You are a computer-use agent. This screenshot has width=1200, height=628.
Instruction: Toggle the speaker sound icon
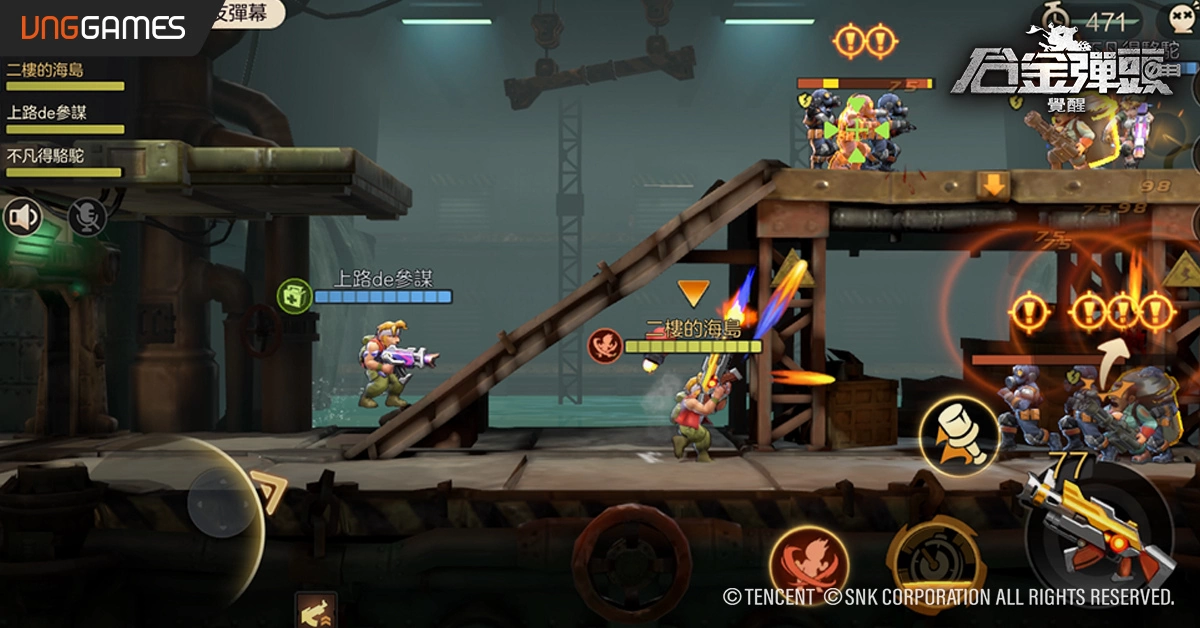22,217
